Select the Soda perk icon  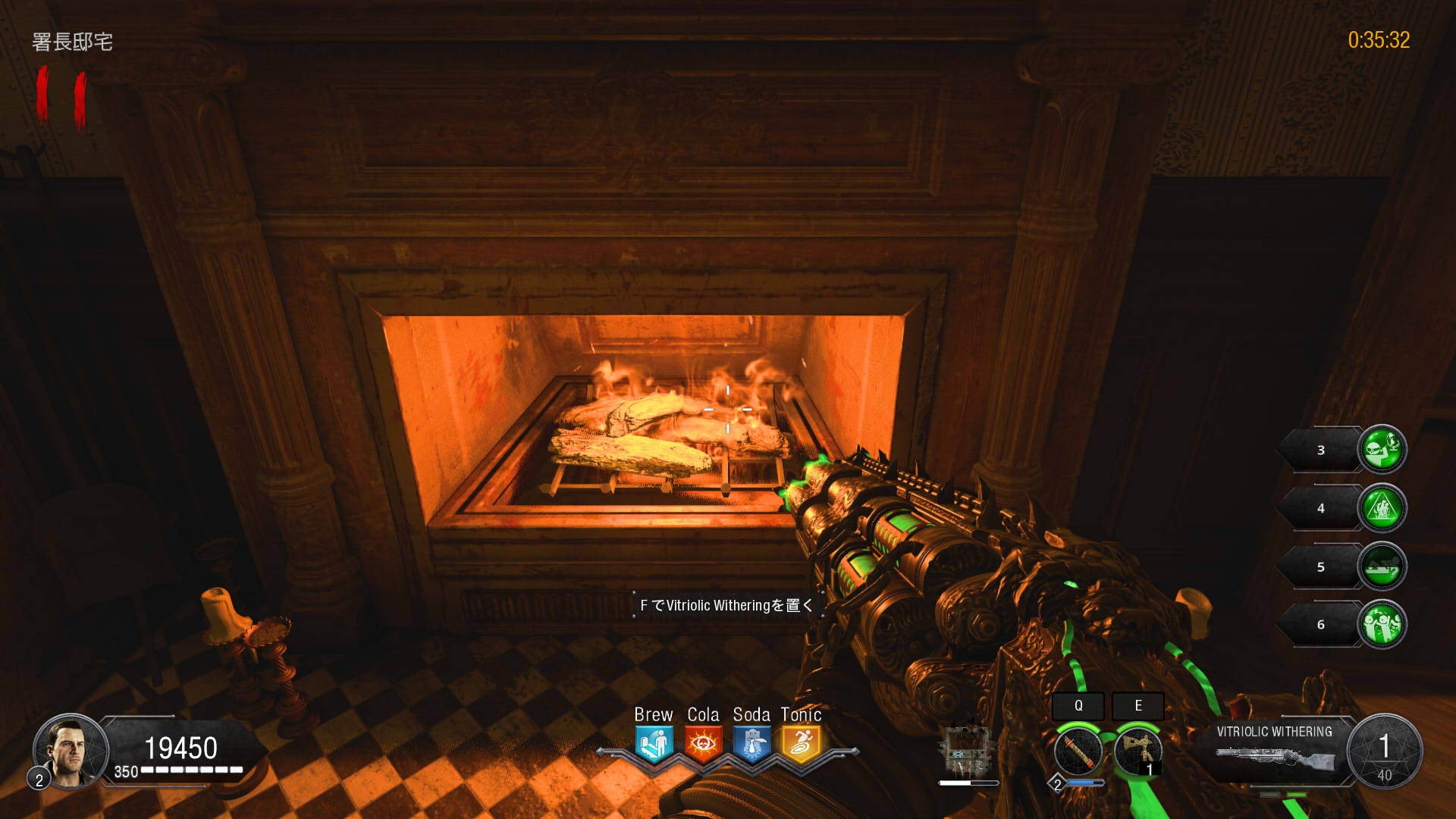[752, 741]
